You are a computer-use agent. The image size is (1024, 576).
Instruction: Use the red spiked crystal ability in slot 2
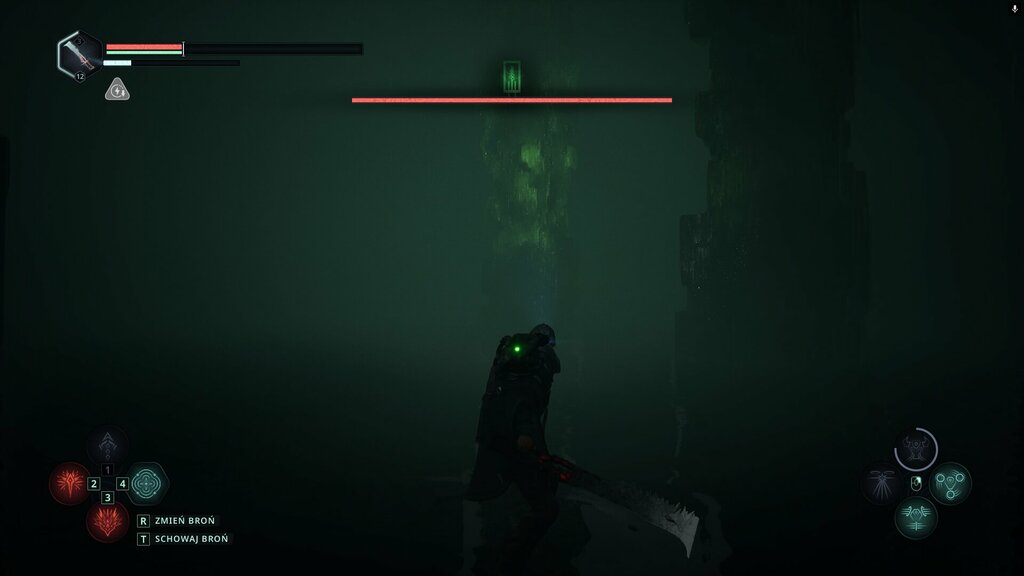point(70,484)
